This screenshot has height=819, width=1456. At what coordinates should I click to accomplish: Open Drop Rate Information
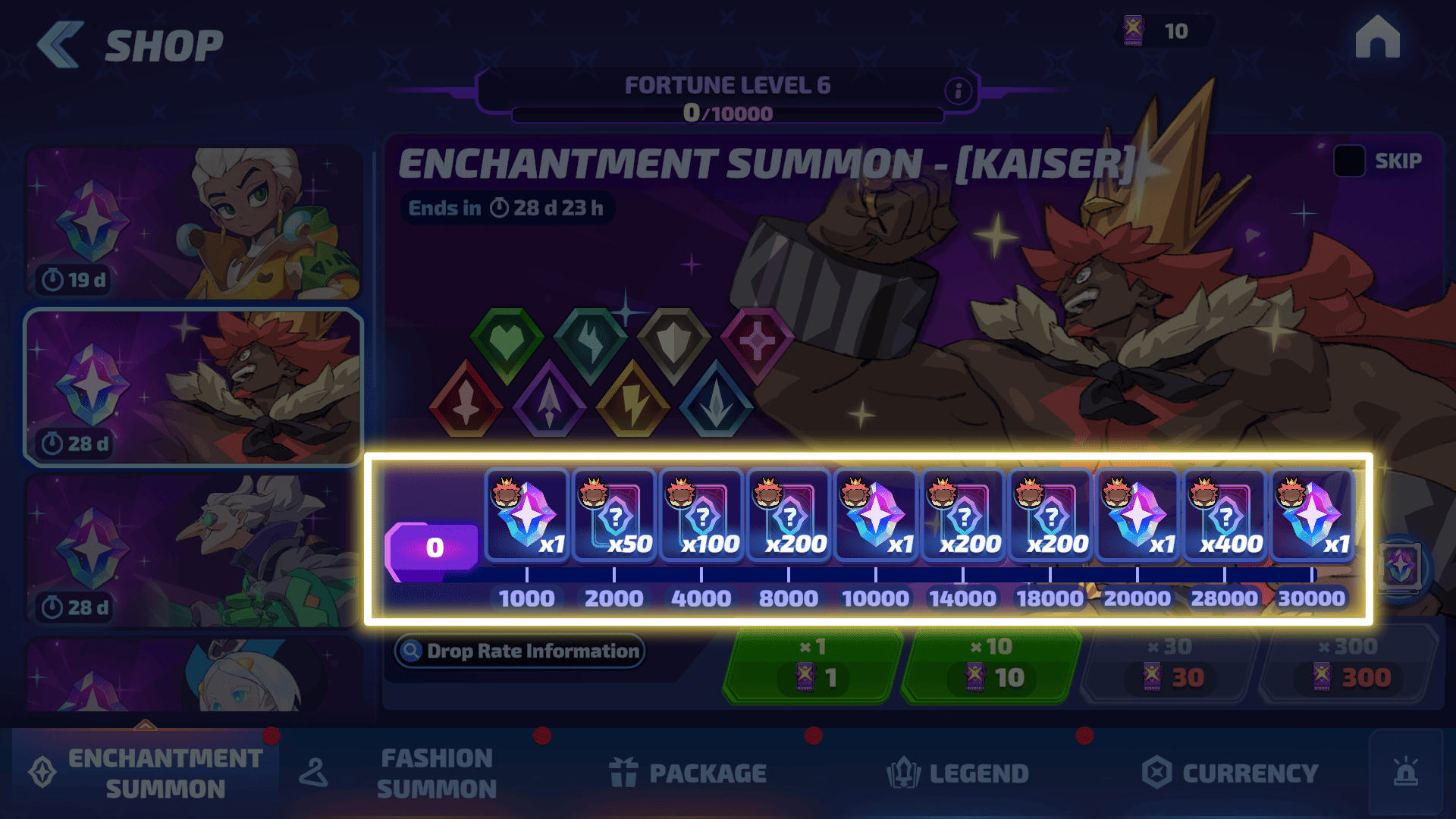(x=520, y=651)
